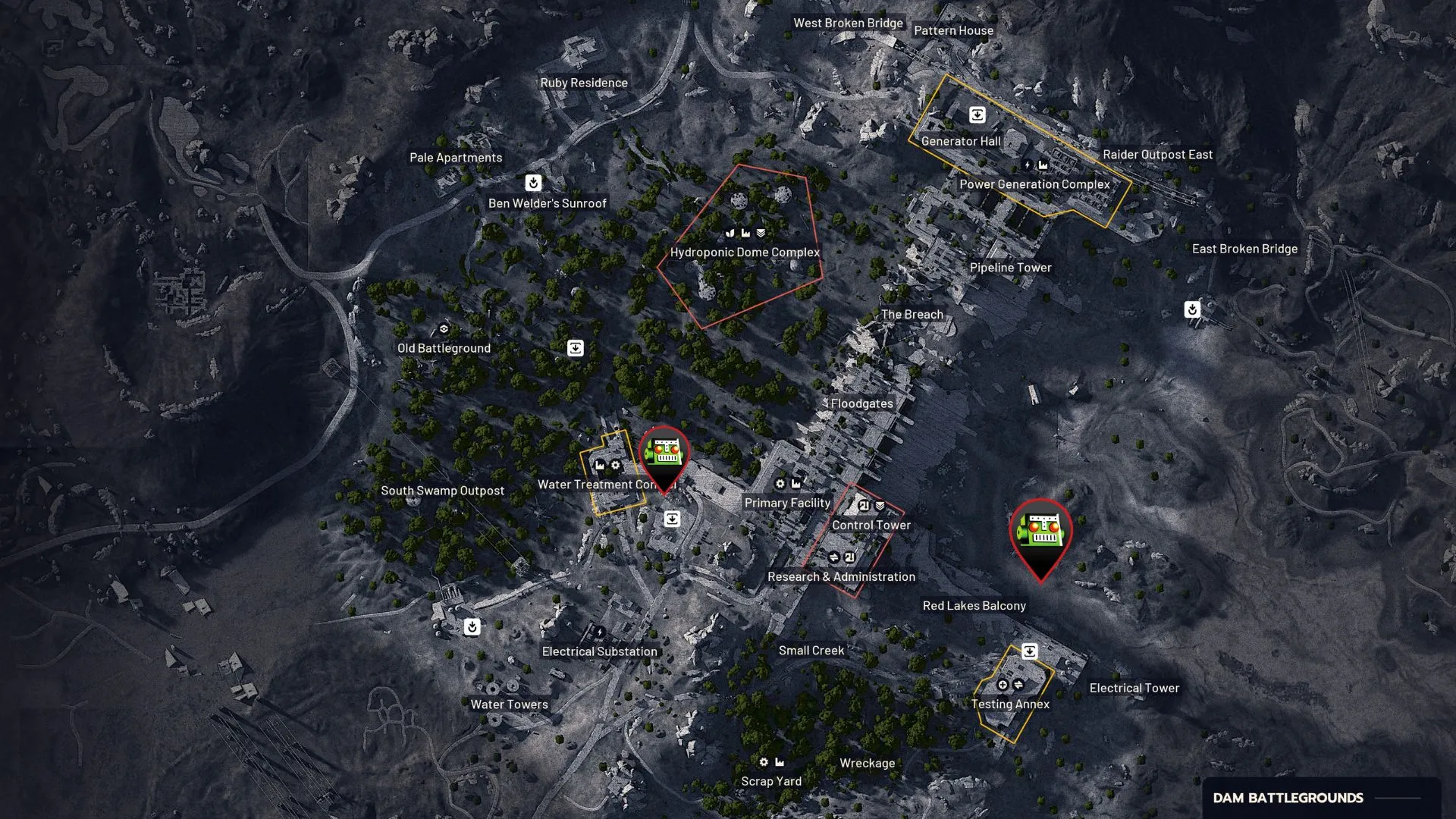Select the lightning icon at Power Generation Complex
Screen dimensions: 1456x819
1028,164
